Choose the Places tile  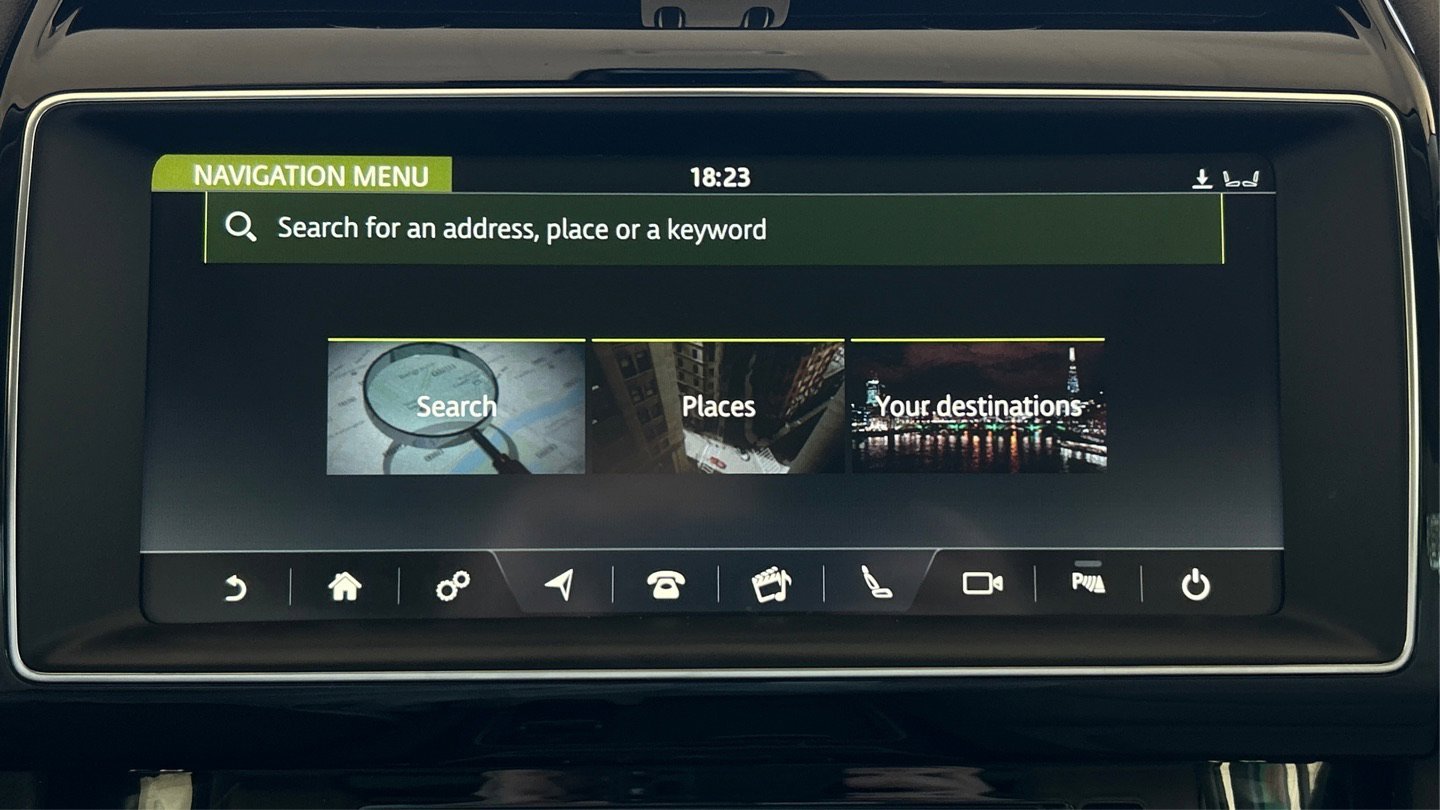pyautogui.click(x=718, y=406)
